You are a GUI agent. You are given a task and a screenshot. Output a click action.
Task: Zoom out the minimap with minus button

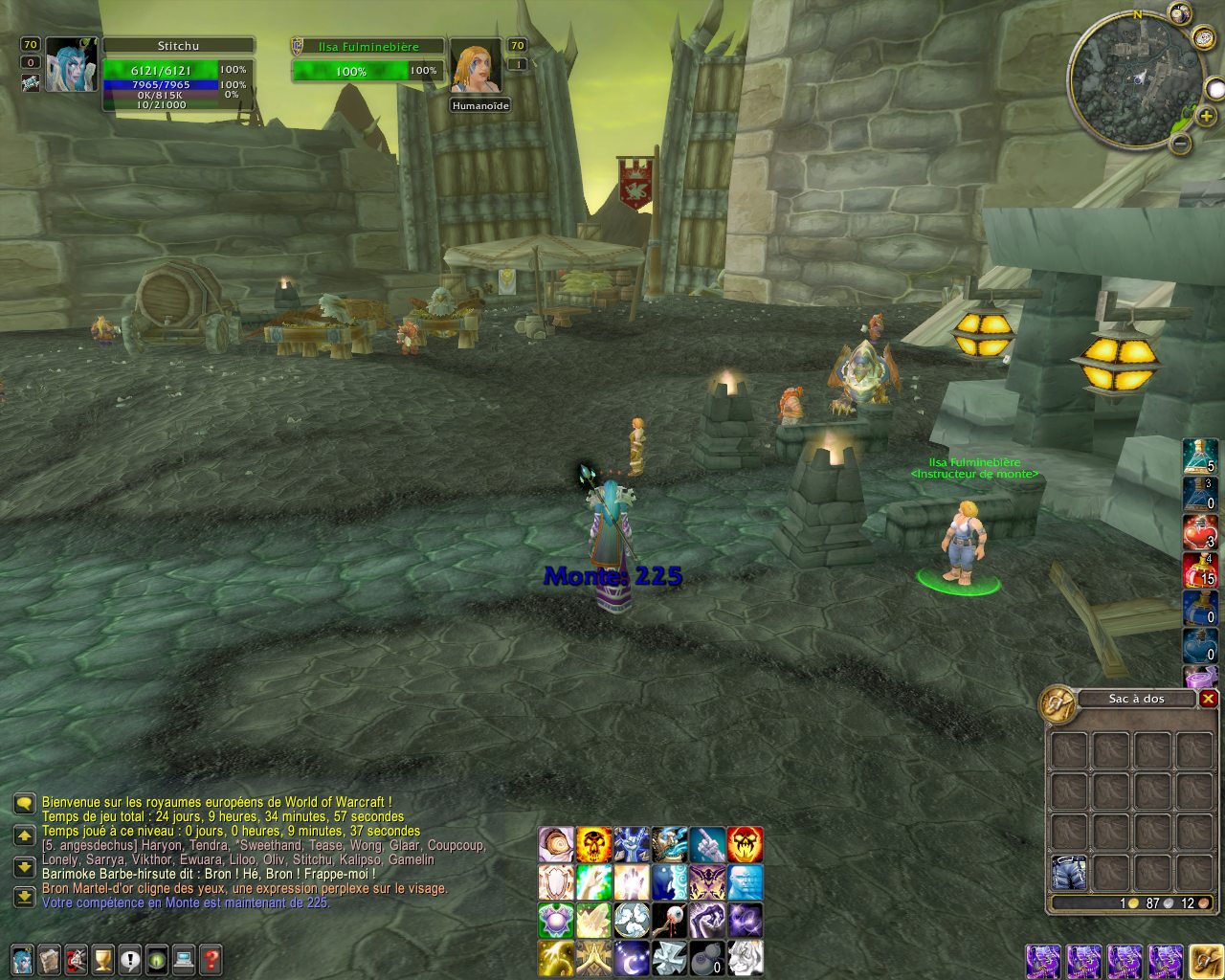tap(1181, 144)
